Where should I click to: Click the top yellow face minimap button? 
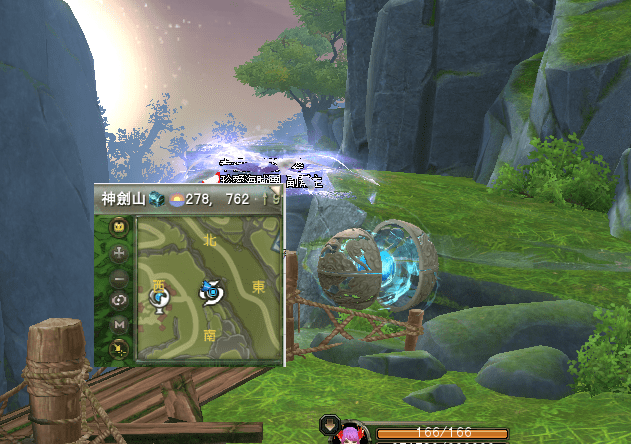coord(119,228)
